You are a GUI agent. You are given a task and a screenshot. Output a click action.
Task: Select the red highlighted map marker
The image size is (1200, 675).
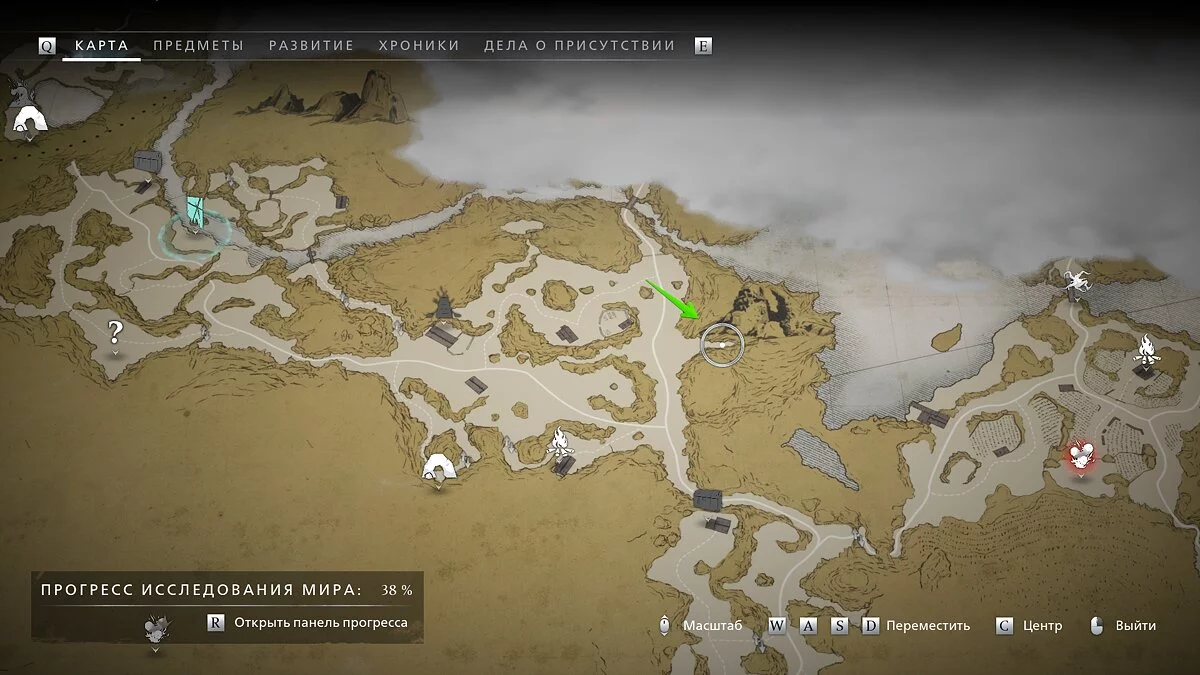(1080, 456)
